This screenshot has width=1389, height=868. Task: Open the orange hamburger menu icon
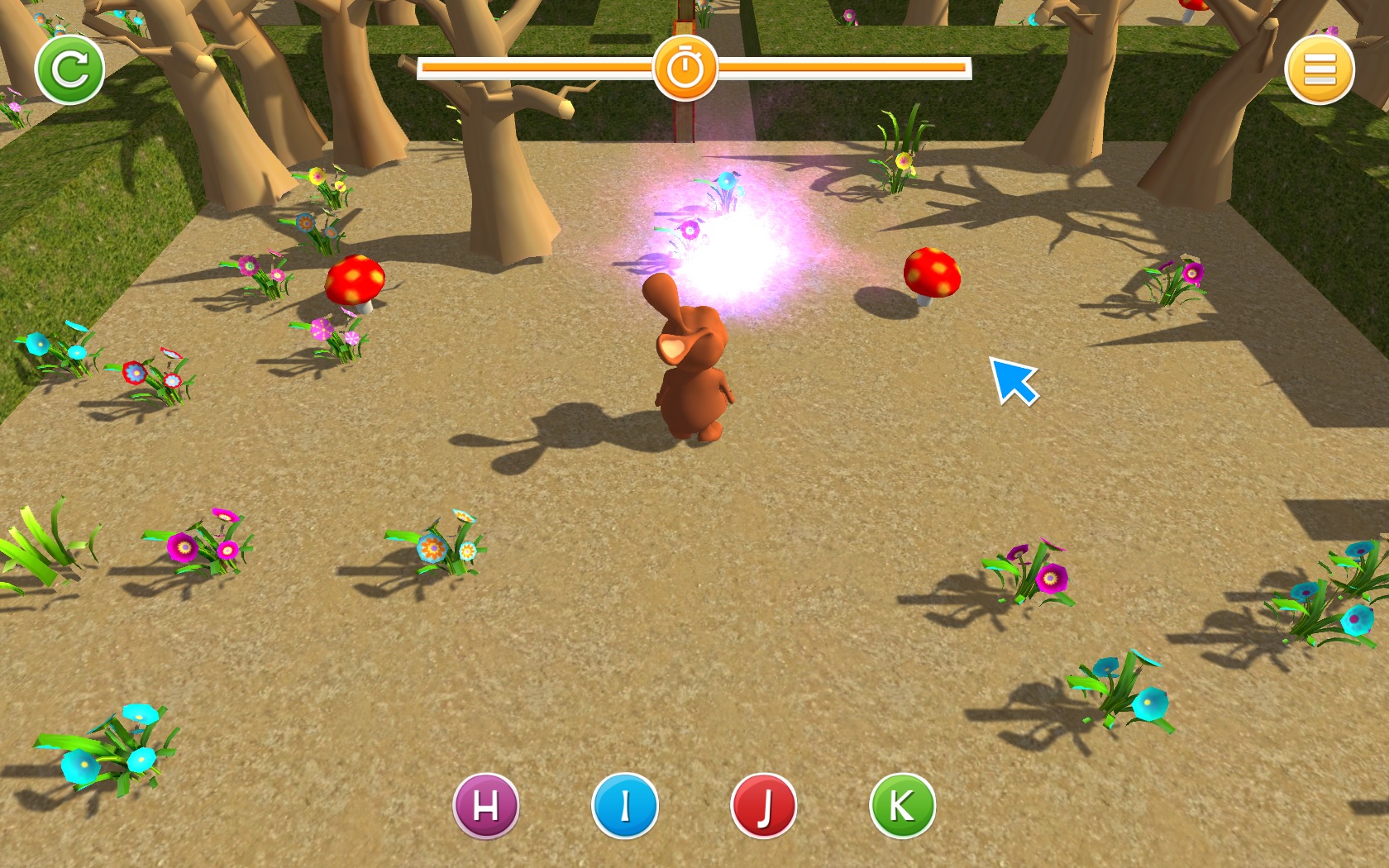click(x=1318, y=69)
